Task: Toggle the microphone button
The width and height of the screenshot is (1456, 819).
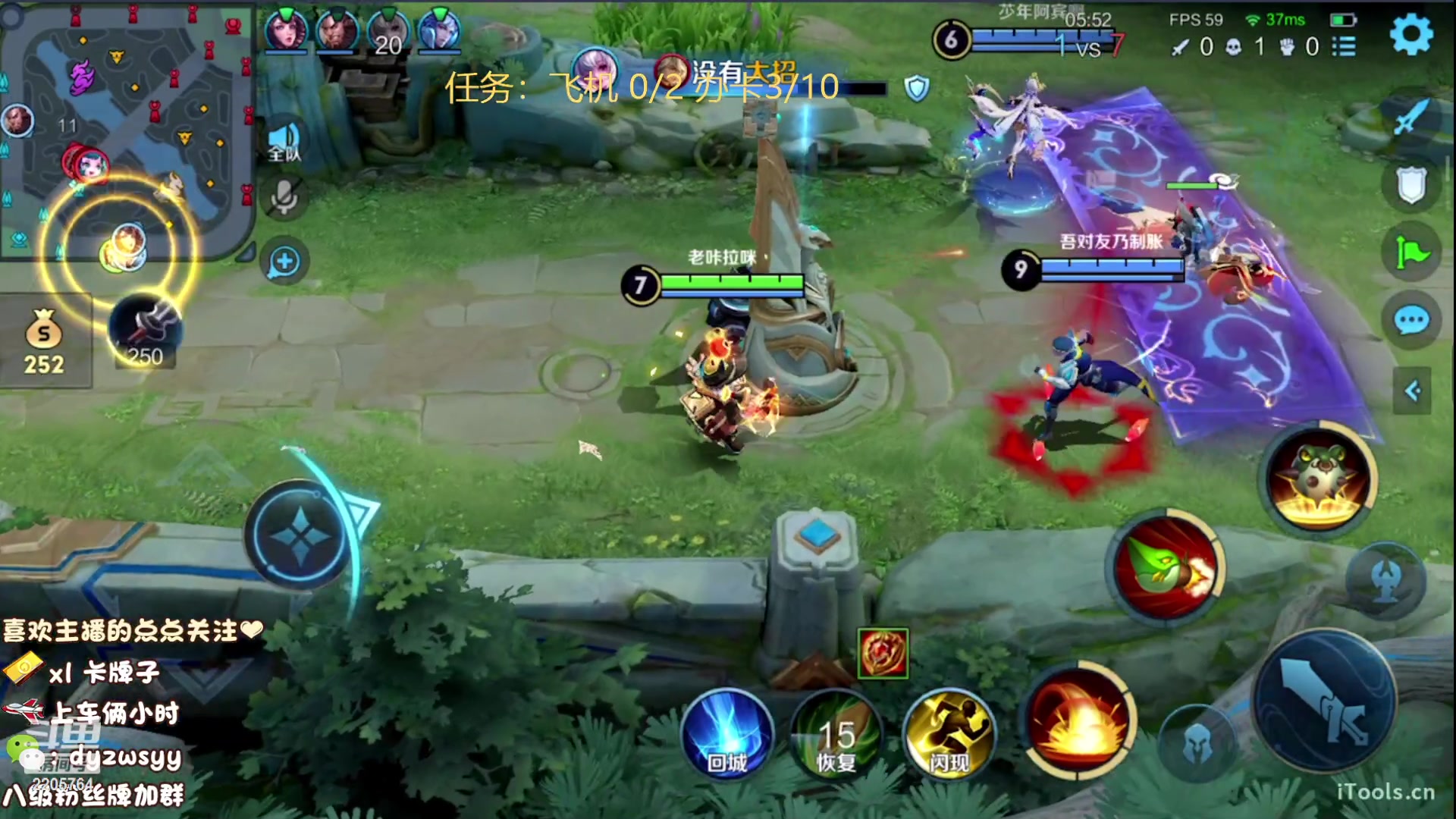Action: click(284, 197)
